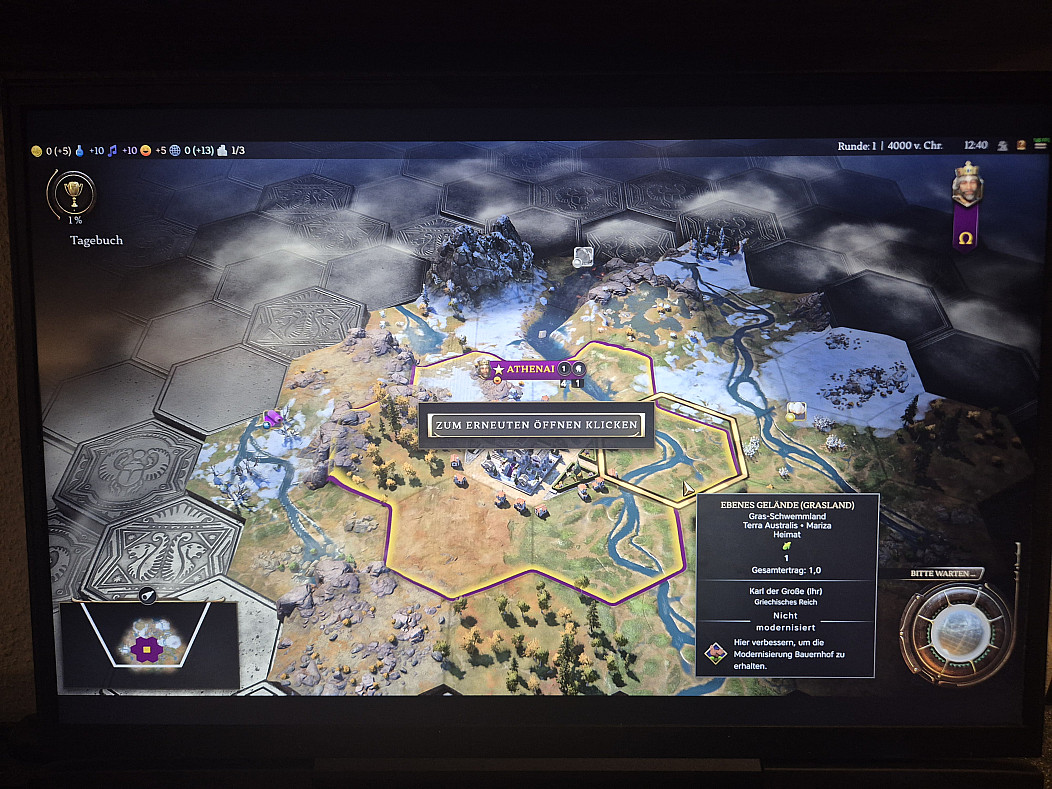This screenshot has width=1052, height=789.
Task: Click the influence globe yield icon
Action: 175,151
